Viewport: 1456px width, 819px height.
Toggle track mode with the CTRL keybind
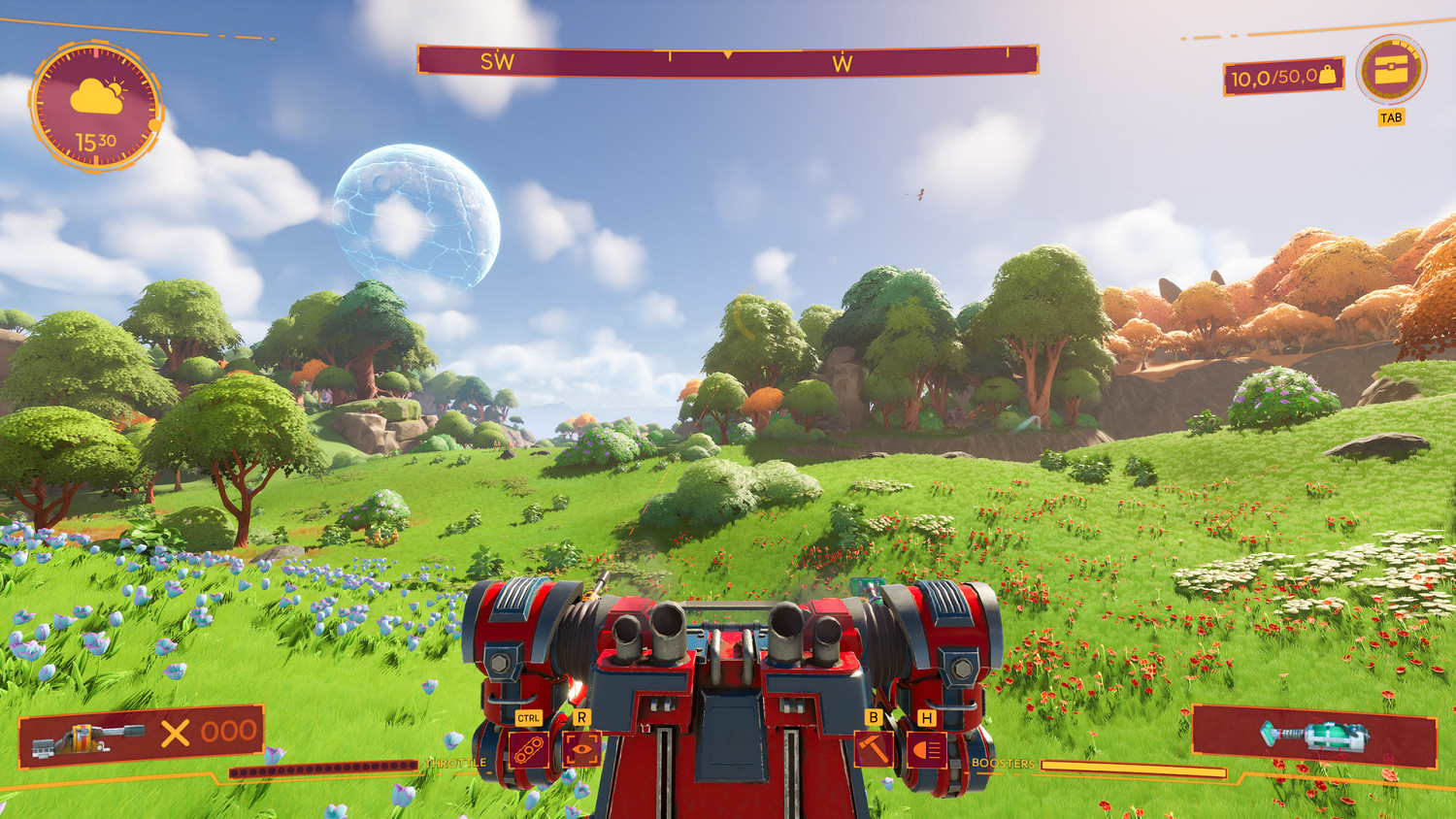pos(529,717)
